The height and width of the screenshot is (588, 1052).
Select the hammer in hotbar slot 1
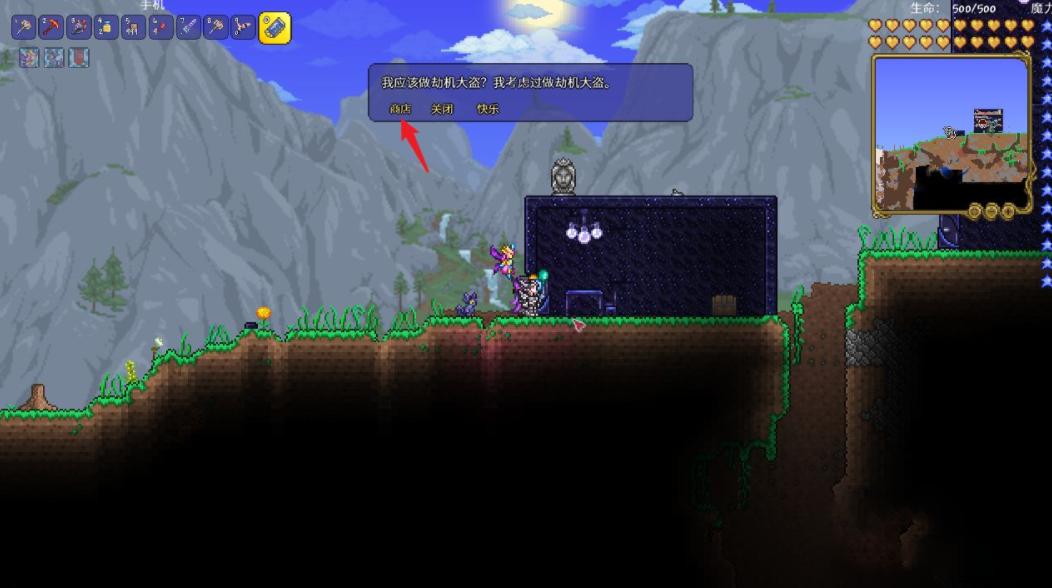[24, 28]
